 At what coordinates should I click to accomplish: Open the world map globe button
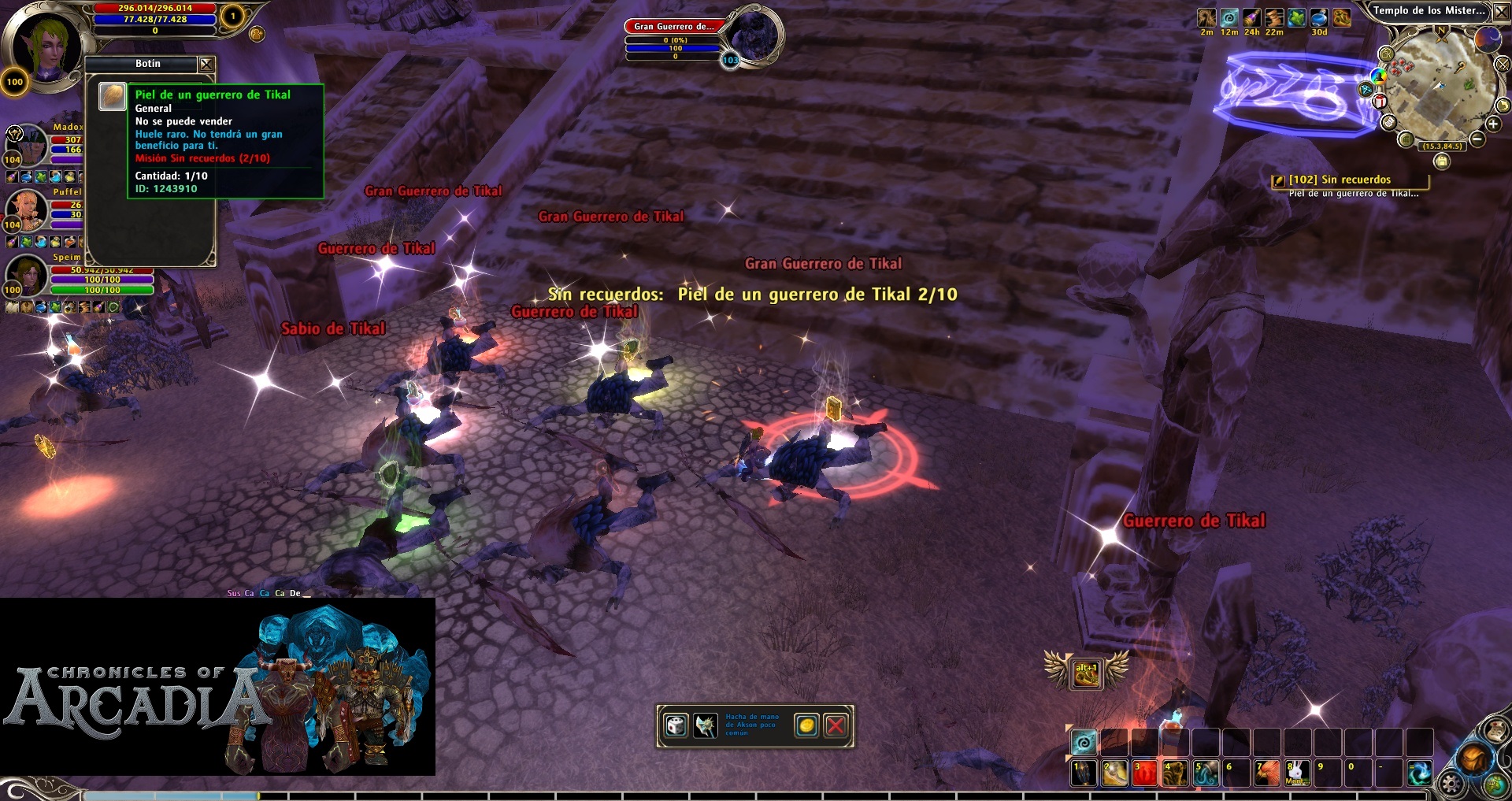pos(1495,785)
